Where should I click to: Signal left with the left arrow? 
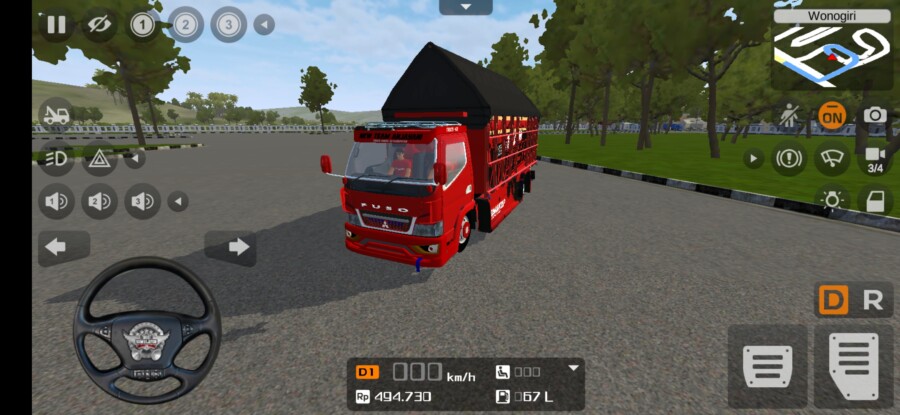click(x=57, y=247)
